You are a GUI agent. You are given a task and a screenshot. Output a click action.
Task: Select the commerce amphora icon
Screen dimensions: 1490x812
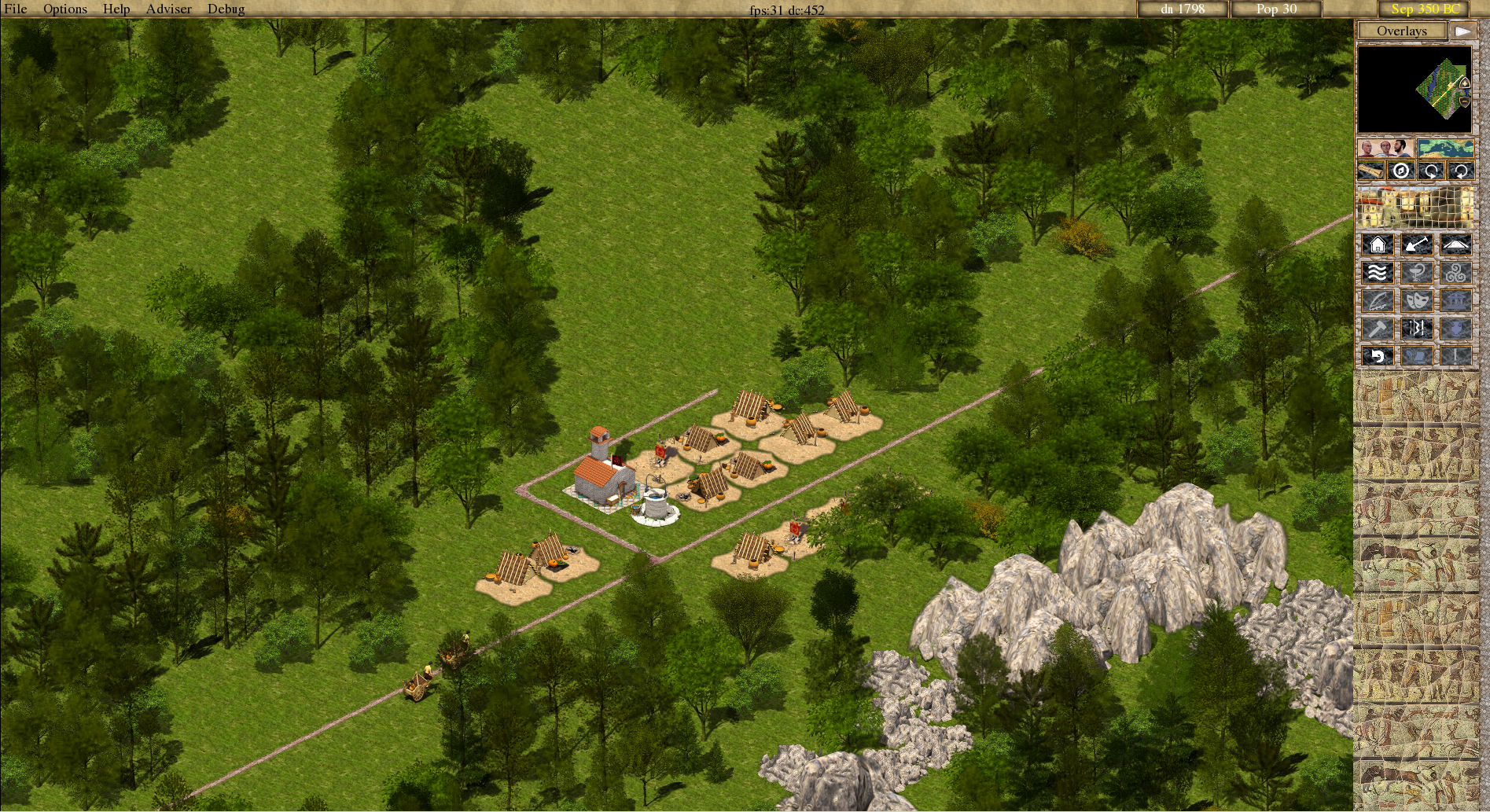(x=1456, y=328)
